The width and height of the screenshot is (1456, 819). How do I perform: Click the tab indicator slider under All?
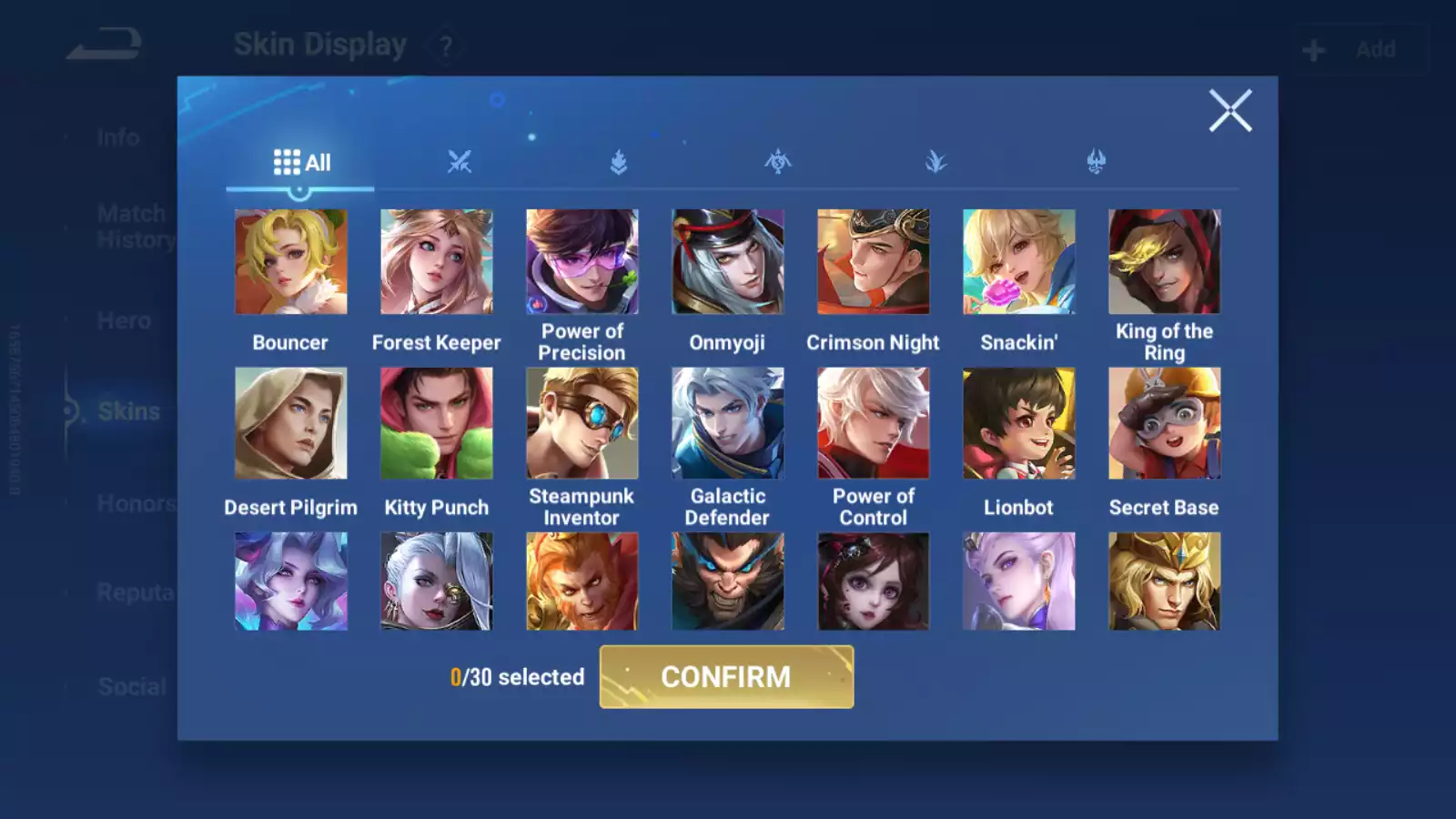point(300,189)
